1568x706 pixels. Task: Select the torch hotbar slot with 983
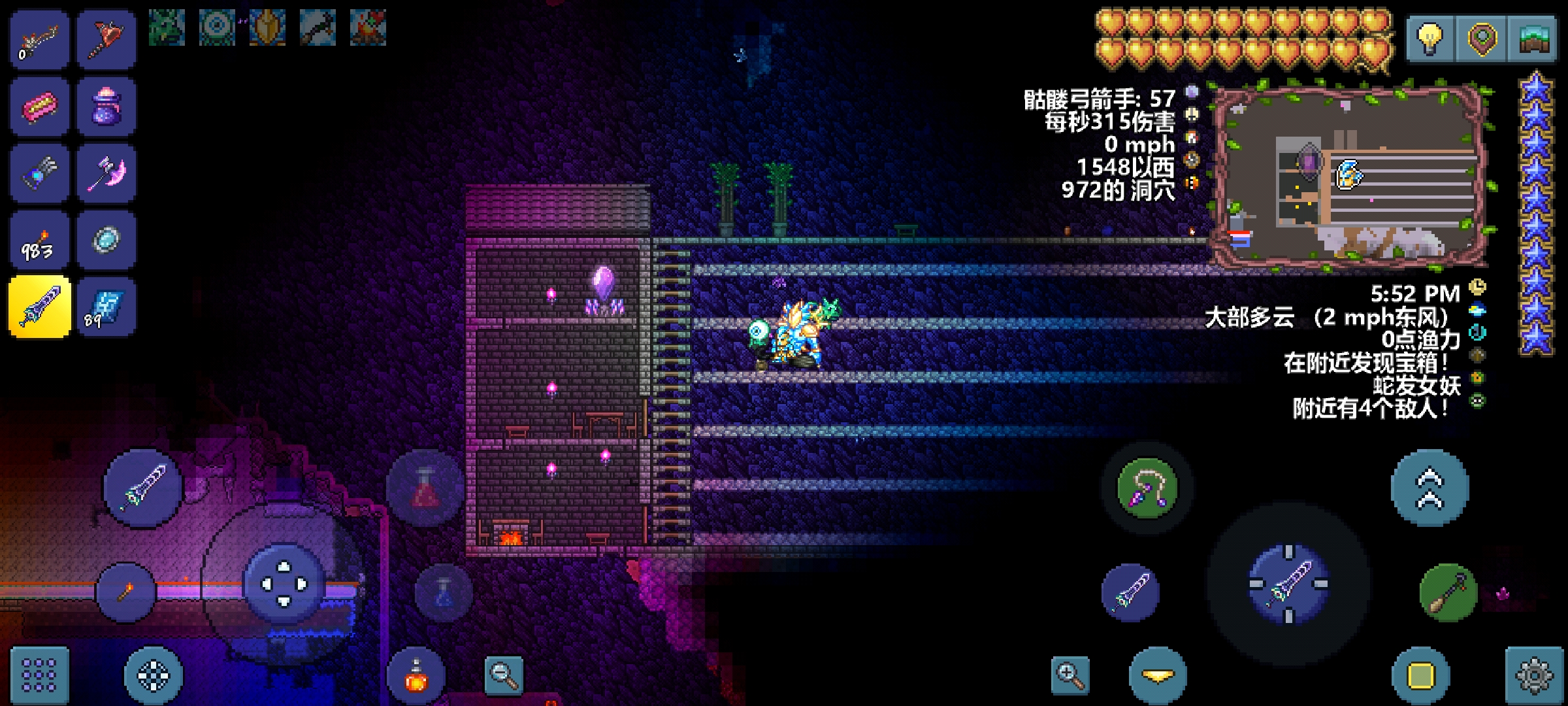point(39,241)
